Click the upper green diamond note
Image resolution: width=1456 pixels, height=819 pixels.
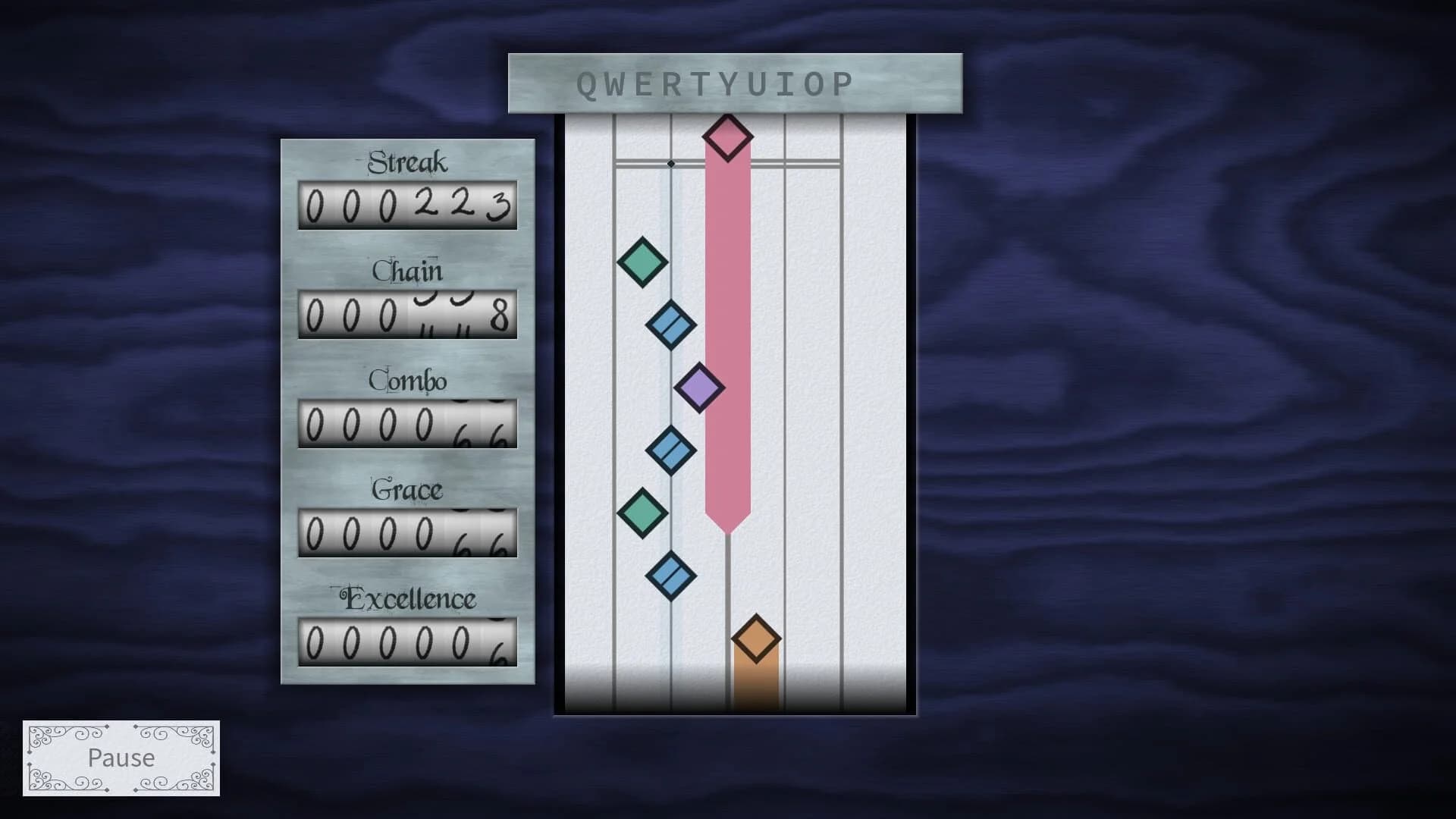[x=641, y=261]
